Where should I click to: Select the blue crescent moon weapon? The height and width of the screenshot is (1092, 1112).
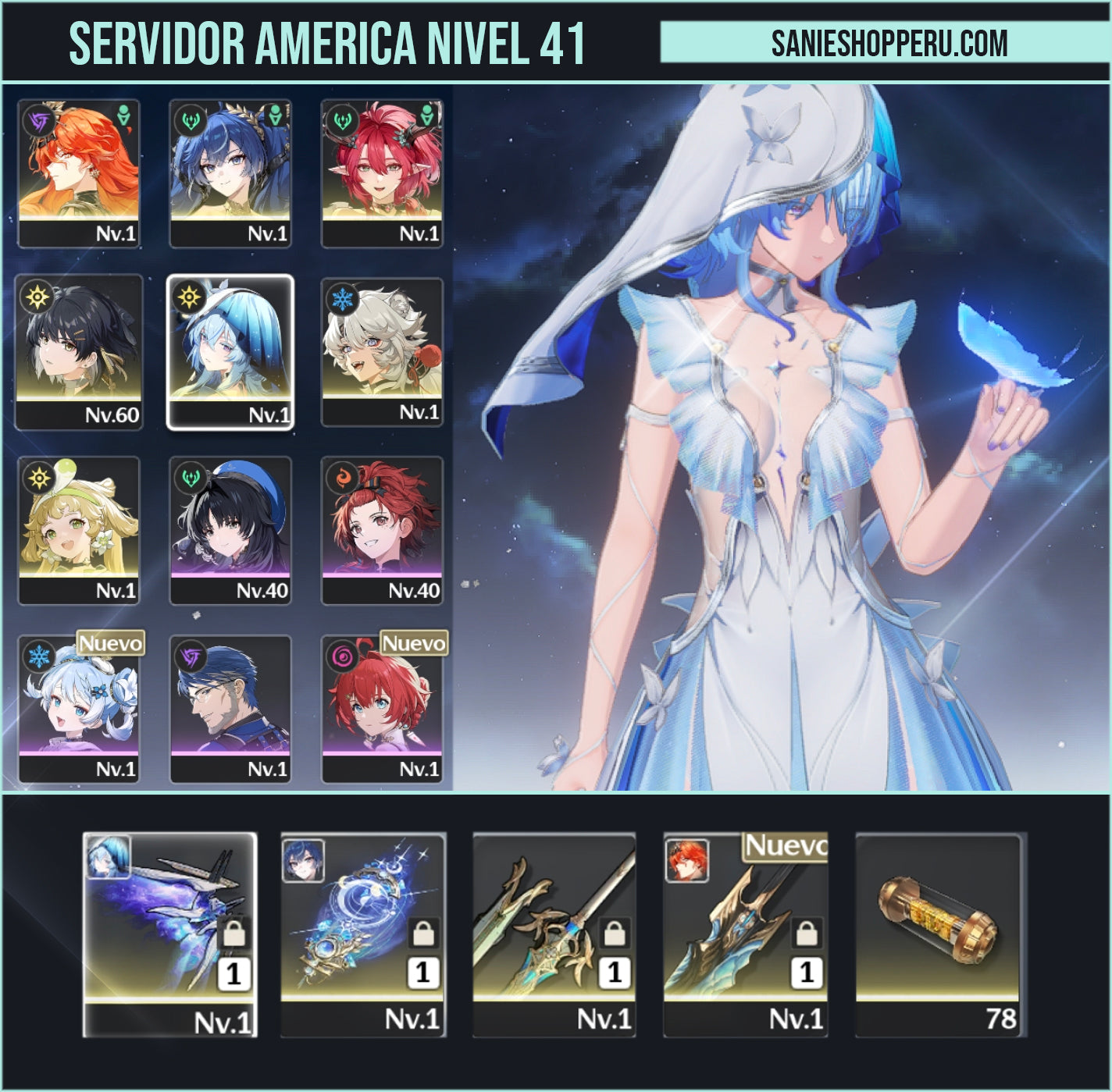[x=362, y=934]
